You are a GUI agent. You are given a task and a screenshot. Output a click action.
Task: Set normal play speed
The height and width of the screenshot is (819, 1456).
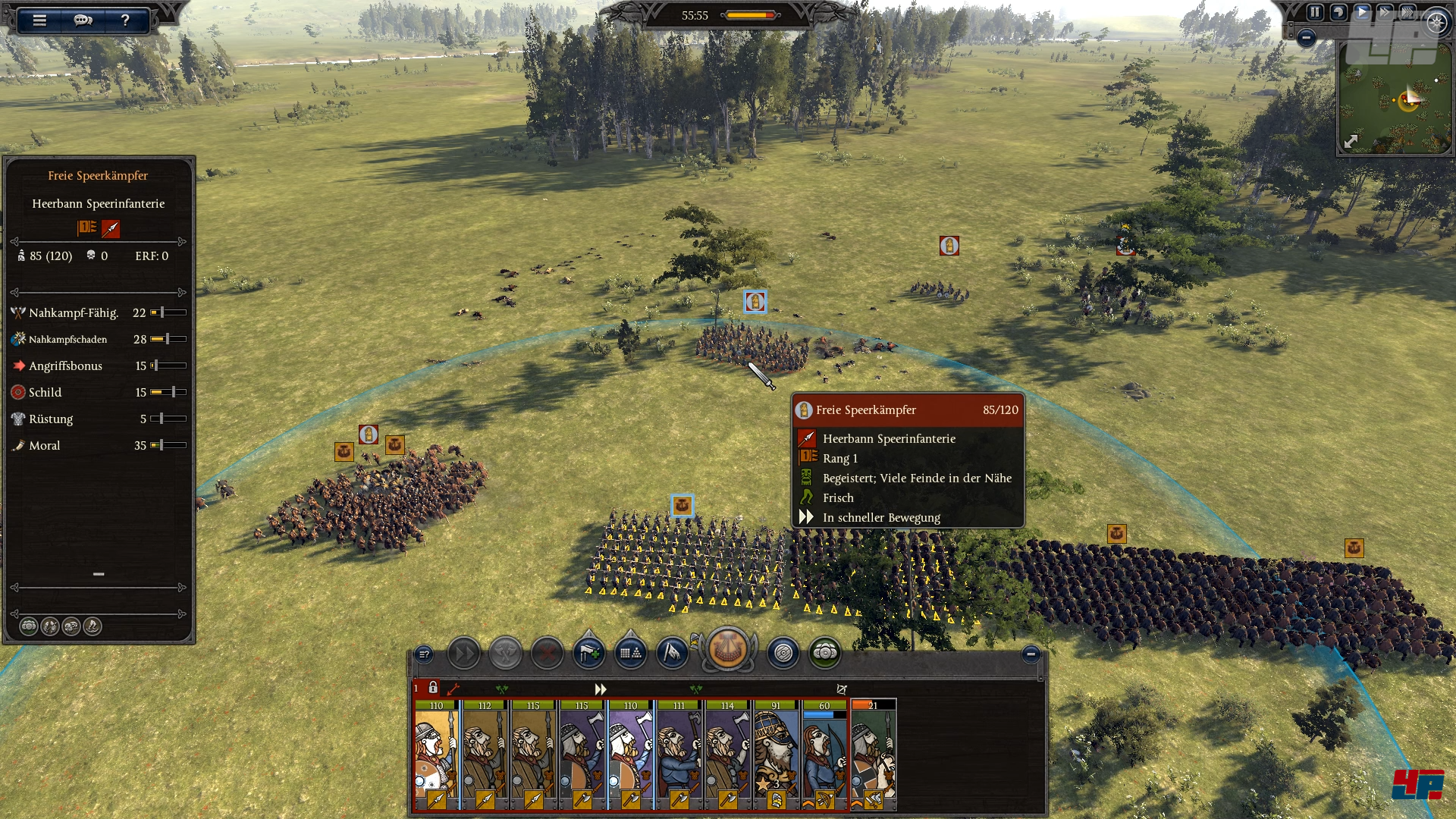(1363, 12)
